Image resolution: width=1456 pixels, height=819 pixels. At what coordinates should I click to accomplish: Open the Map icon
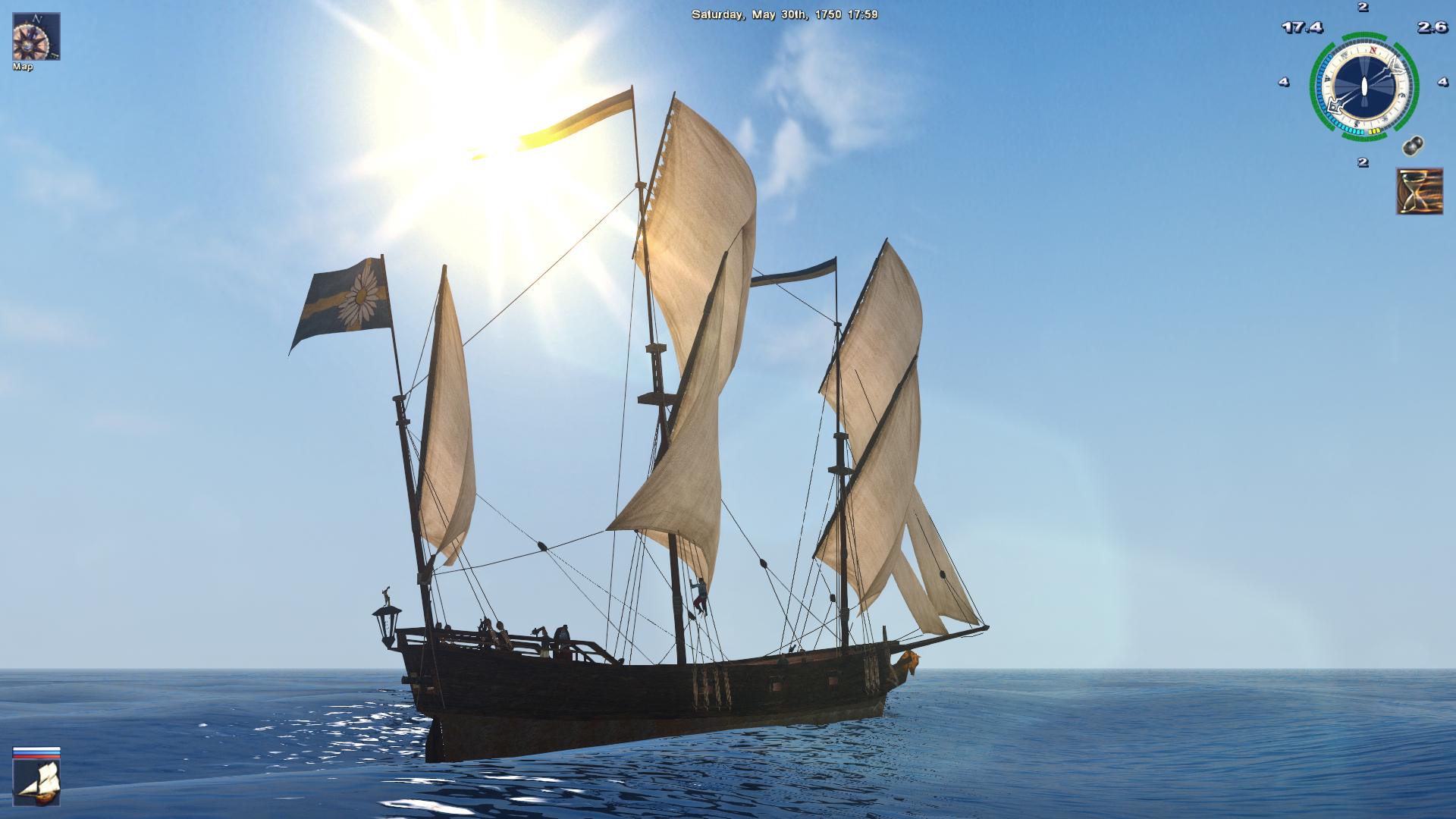(36, 37)
